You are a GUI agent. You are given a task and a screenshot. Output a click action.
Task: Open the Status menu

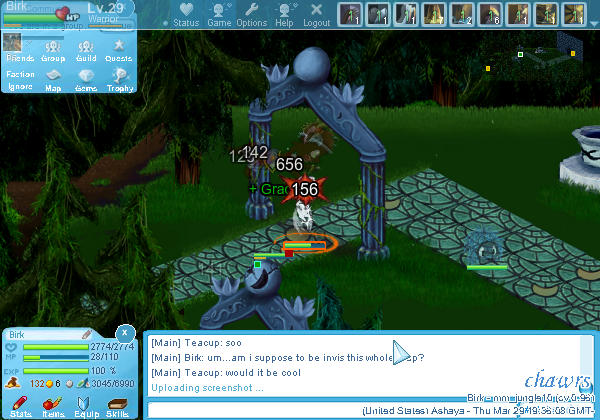185,14
